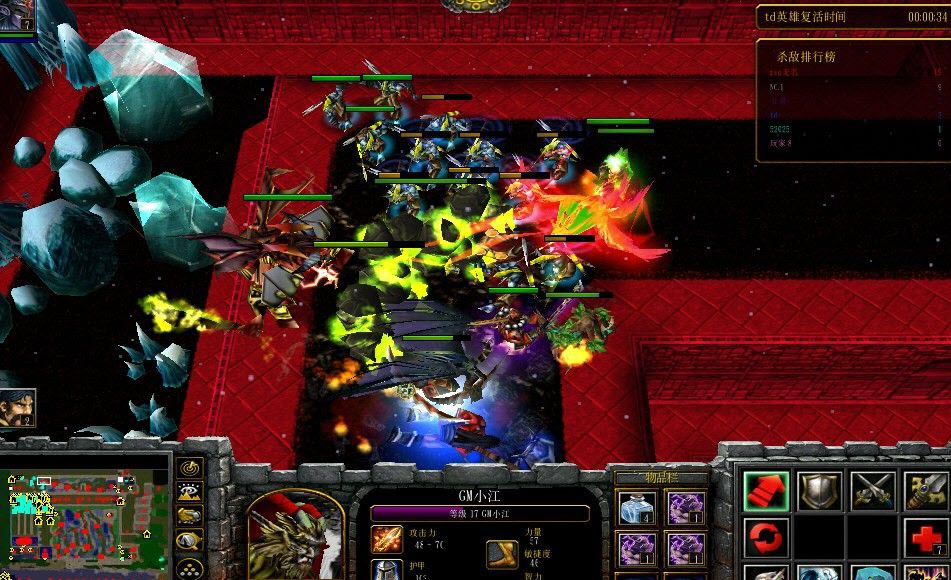Toggle minimap creep camp display button
This screenshot has width=951, height=580.
click(x=188, y=540)
